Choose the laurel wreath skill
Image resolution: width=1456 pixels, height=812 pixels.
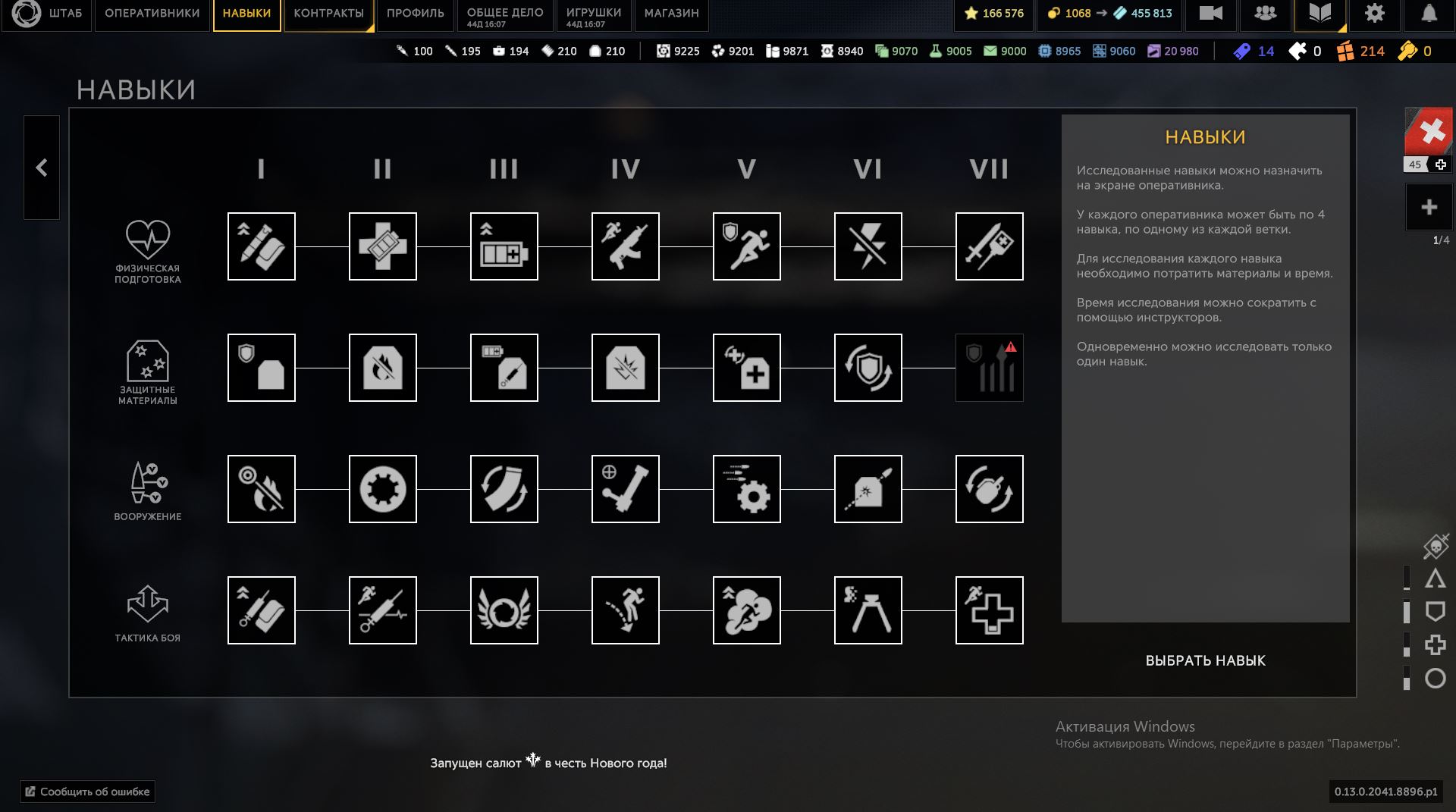(504, 610)
